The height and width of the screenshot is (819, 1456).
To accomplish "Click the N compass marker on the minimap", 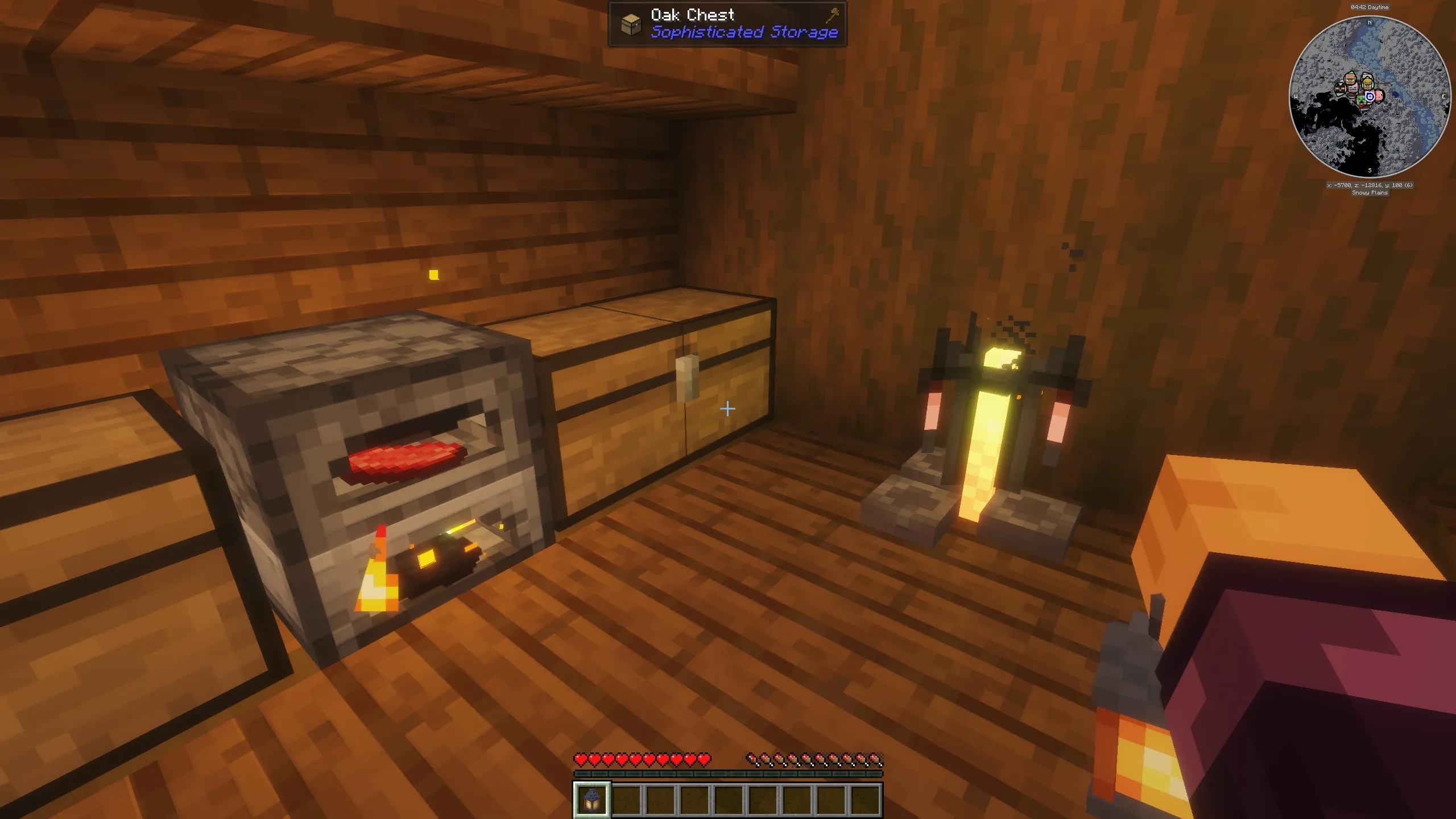I will click(x=1370, y=23).
